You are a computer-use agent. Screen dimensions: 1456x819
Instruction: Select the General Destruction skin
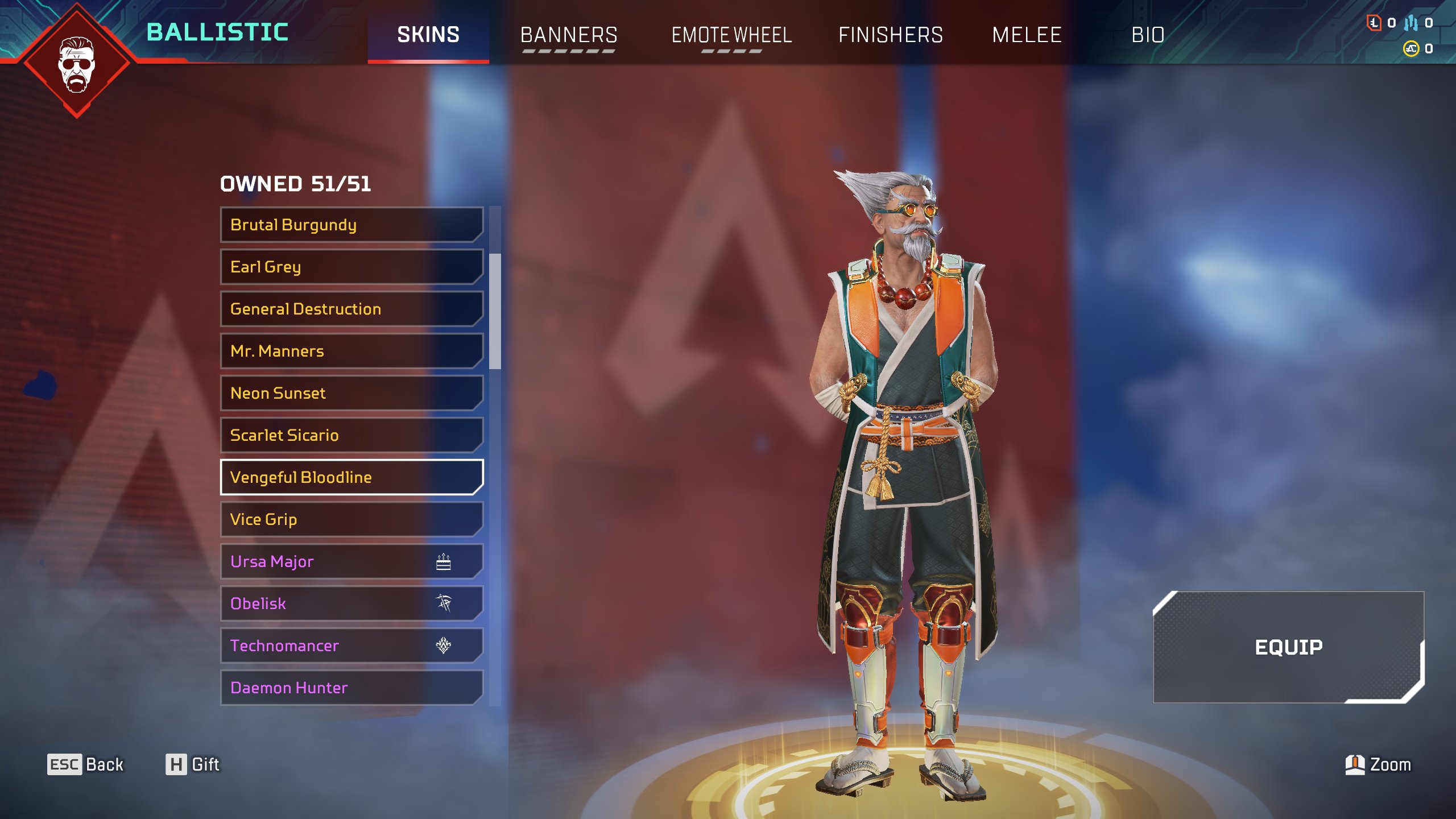click(x=351, y=309)
